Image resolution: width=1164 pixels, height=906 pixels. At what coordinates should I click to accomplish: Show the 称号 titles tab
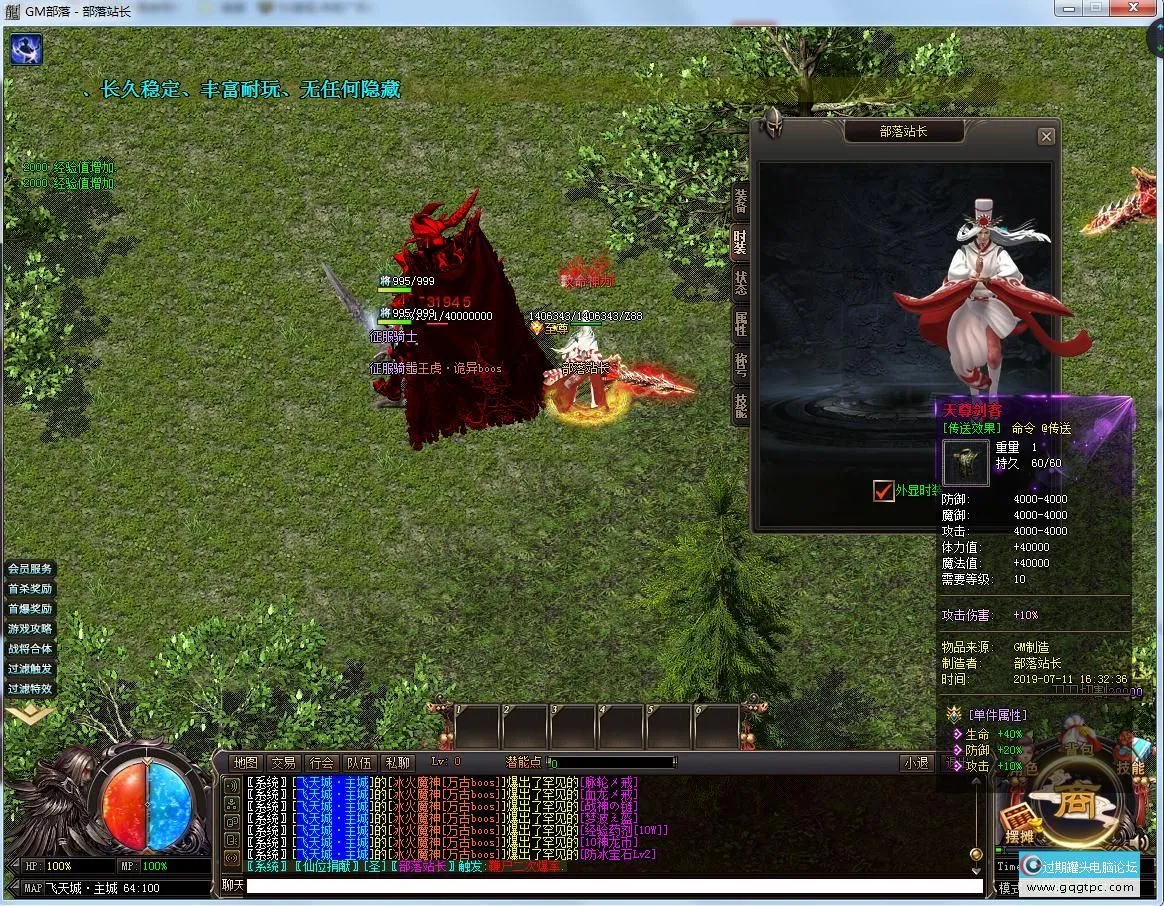pyautogui.click(x=740, y=364)
